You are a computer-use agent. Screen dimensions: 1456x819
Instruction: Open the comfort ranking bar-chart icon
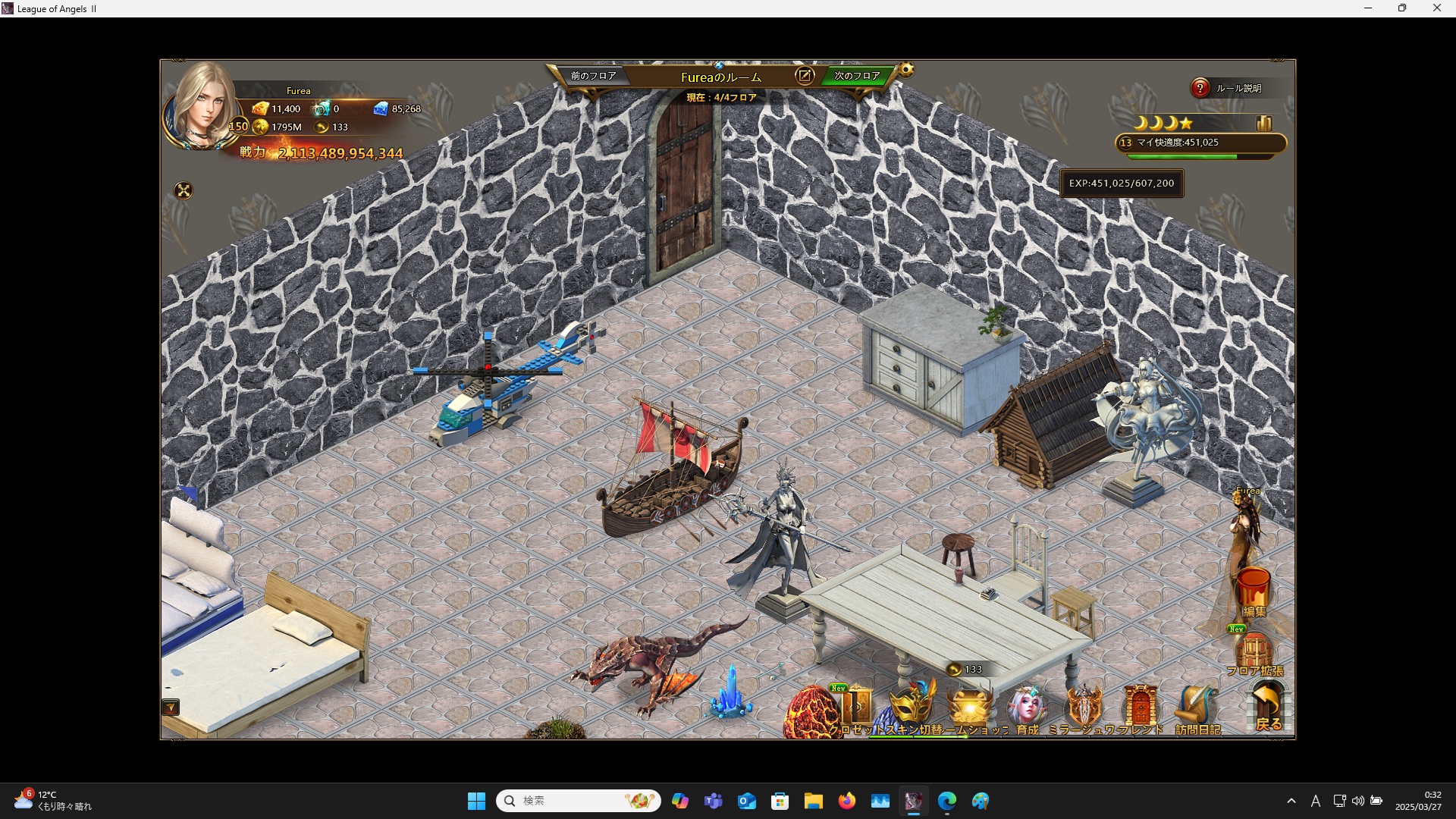click(x=1263, y=123)
